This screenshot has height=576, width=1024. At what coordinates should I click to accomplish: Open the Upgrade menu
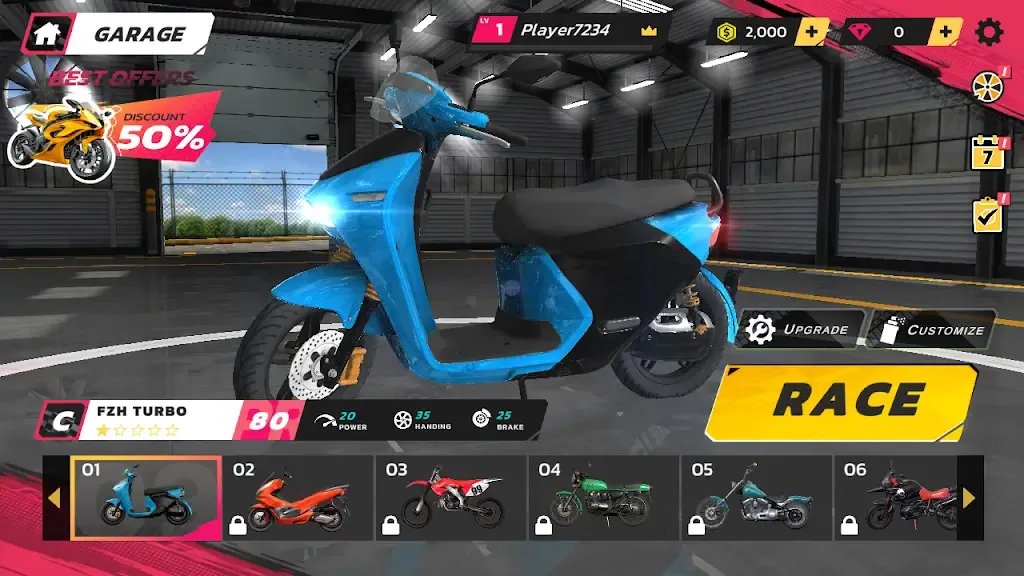point(800,329)
